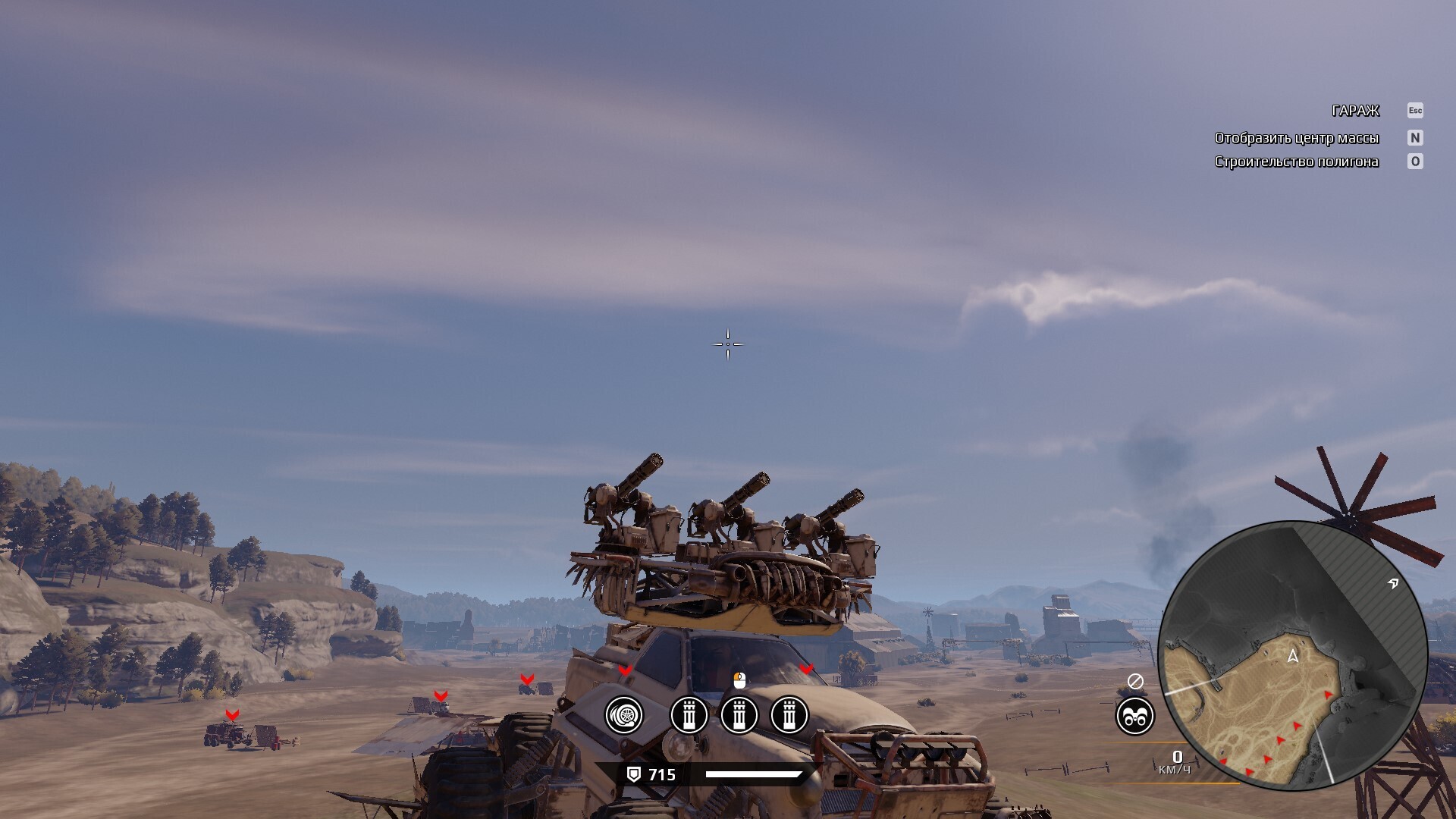Select the crossed-circle icon above the binoculars
1456x819 pixels.
1135,682
